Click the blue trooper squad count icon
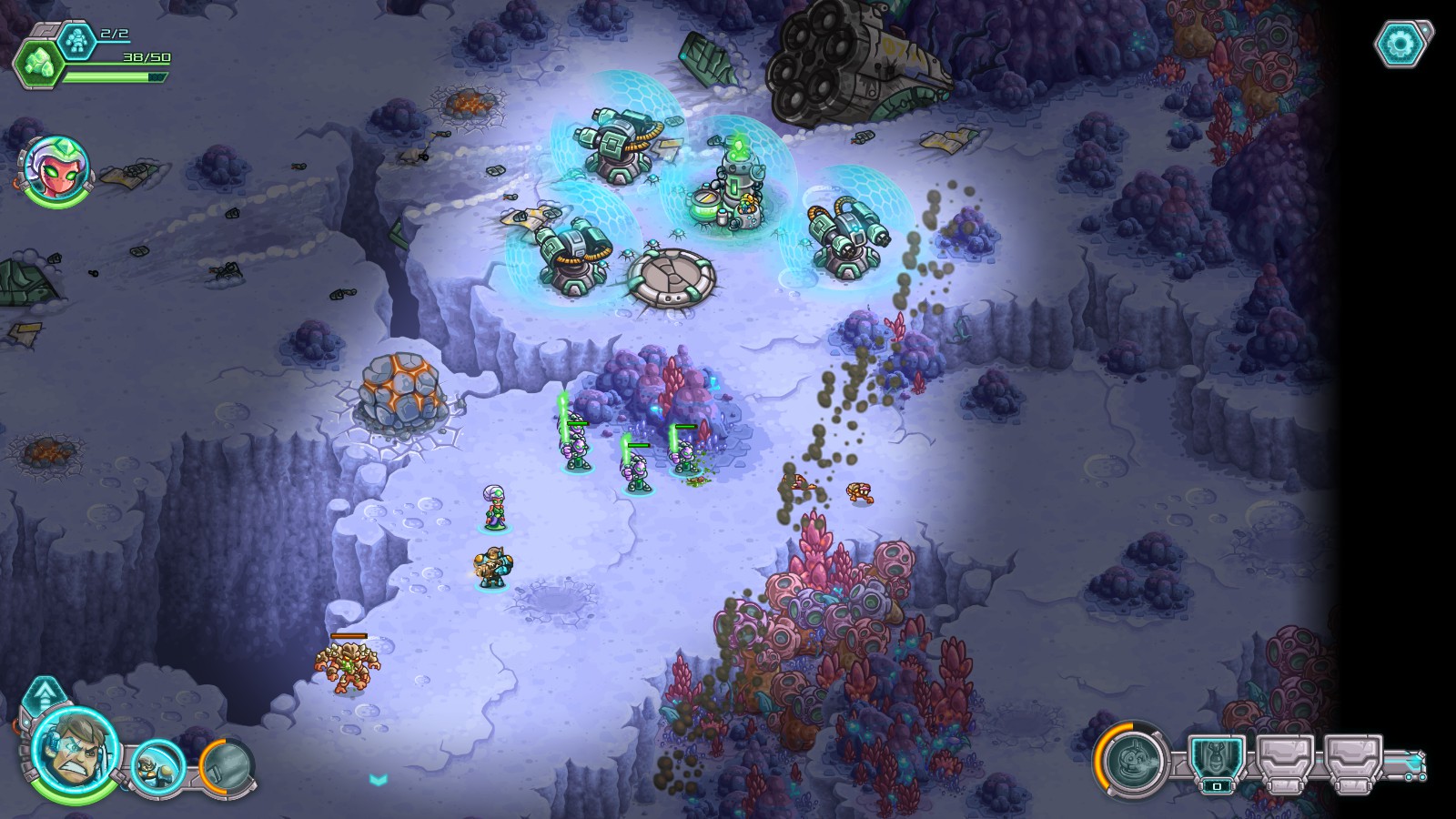 (x=76, y=39)
